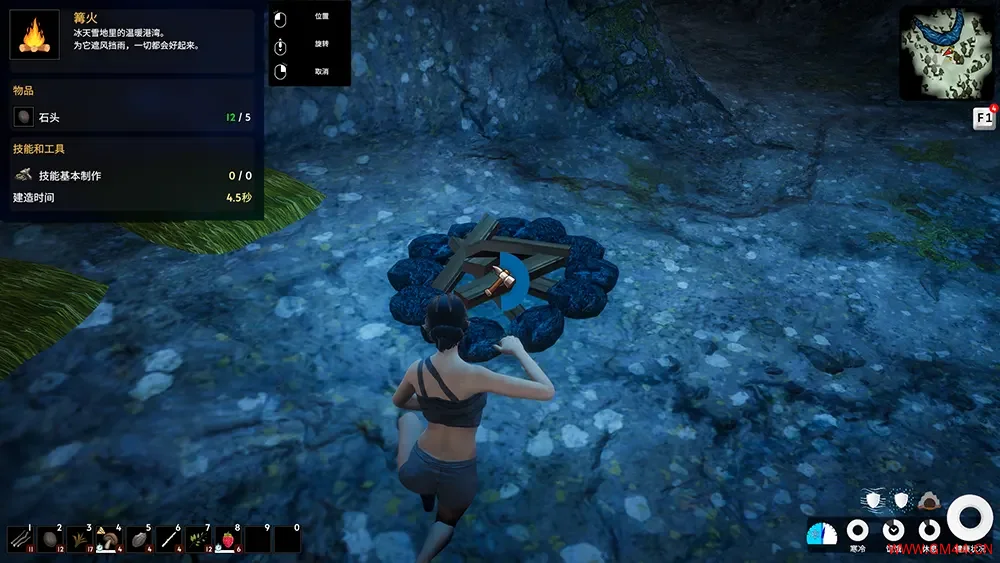This screenshot has height=563, width=1000.
Task: Click the wind protection shield icon
Action: coord(873,500)
